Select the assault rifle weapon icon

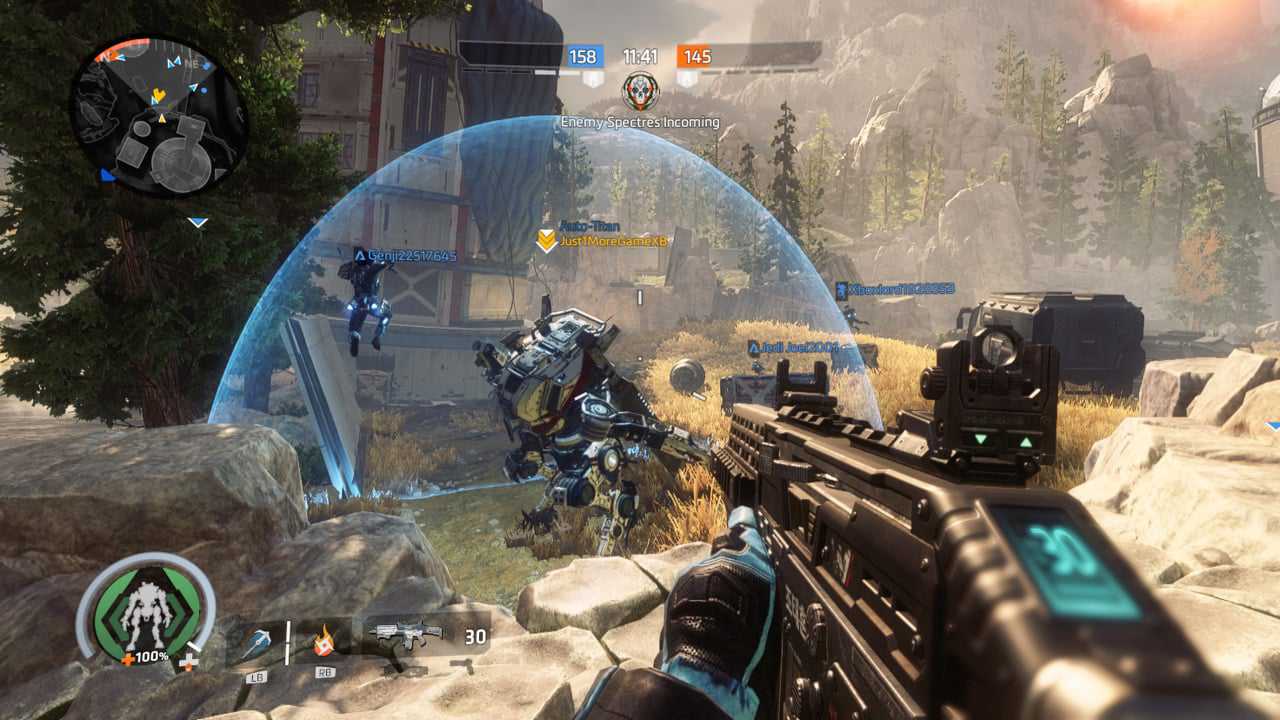click(x=405, y=635)
